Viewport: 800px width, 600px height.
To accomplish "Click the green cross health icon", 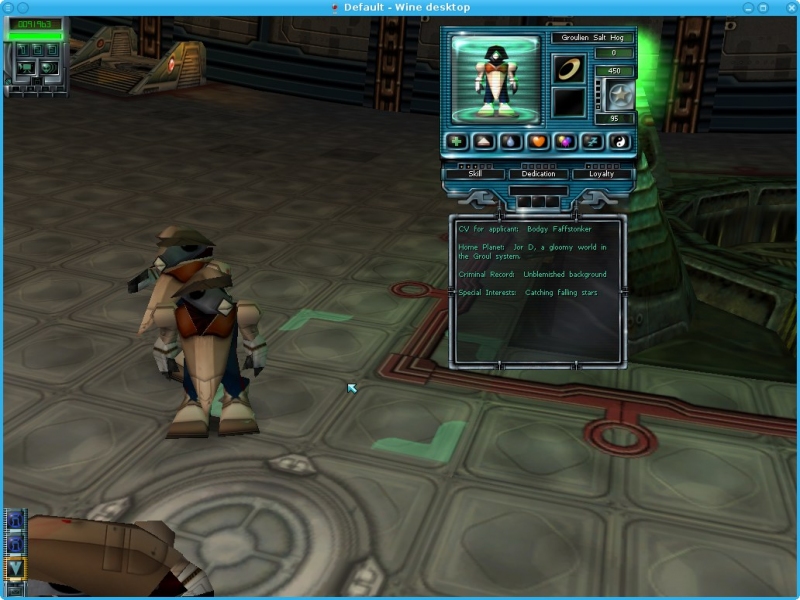I will coord(456,142).
